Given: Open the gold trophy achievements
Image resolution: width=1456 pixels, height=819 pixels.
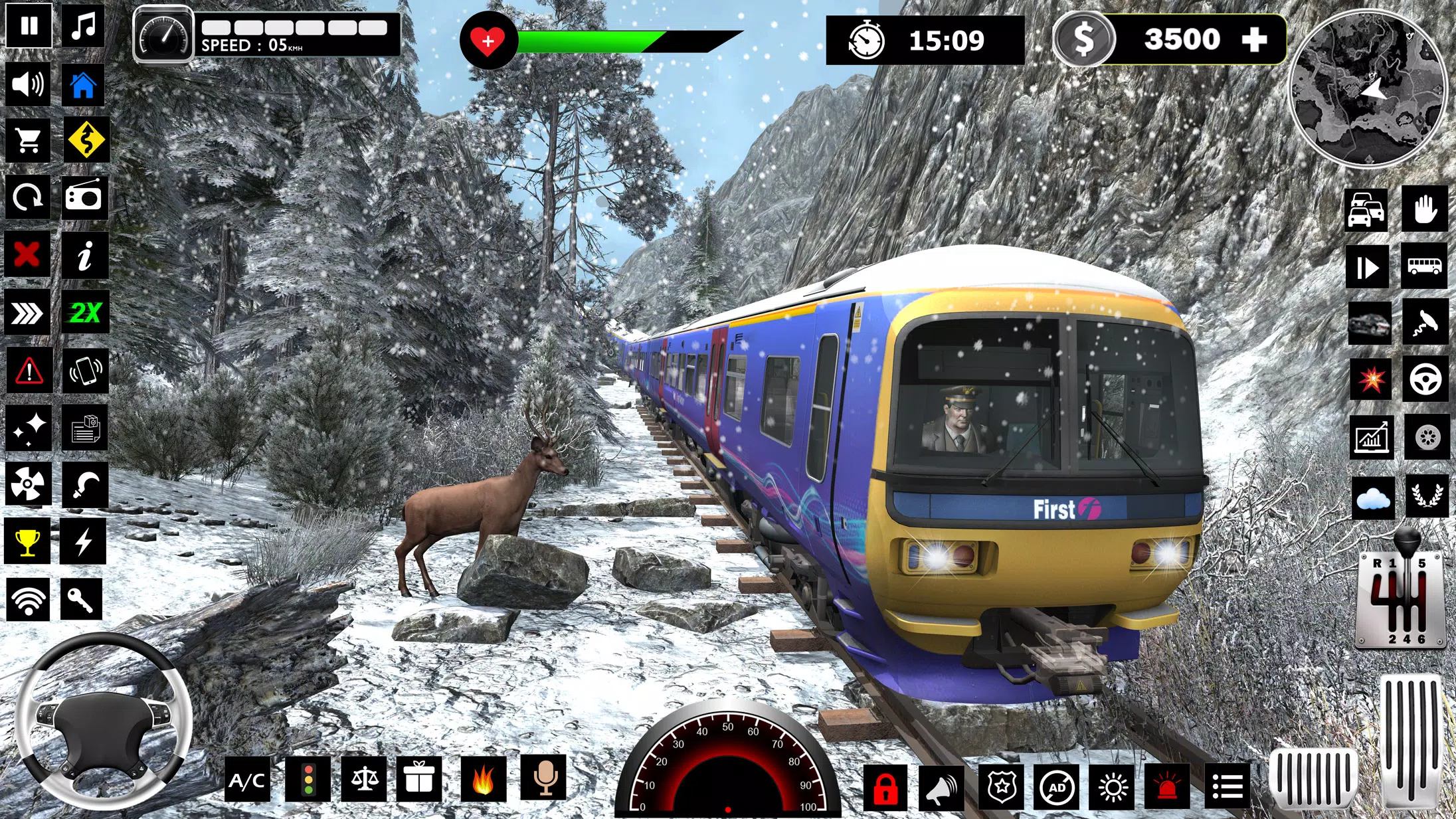Looking at the screenshot, I should (x=27, y=542).
